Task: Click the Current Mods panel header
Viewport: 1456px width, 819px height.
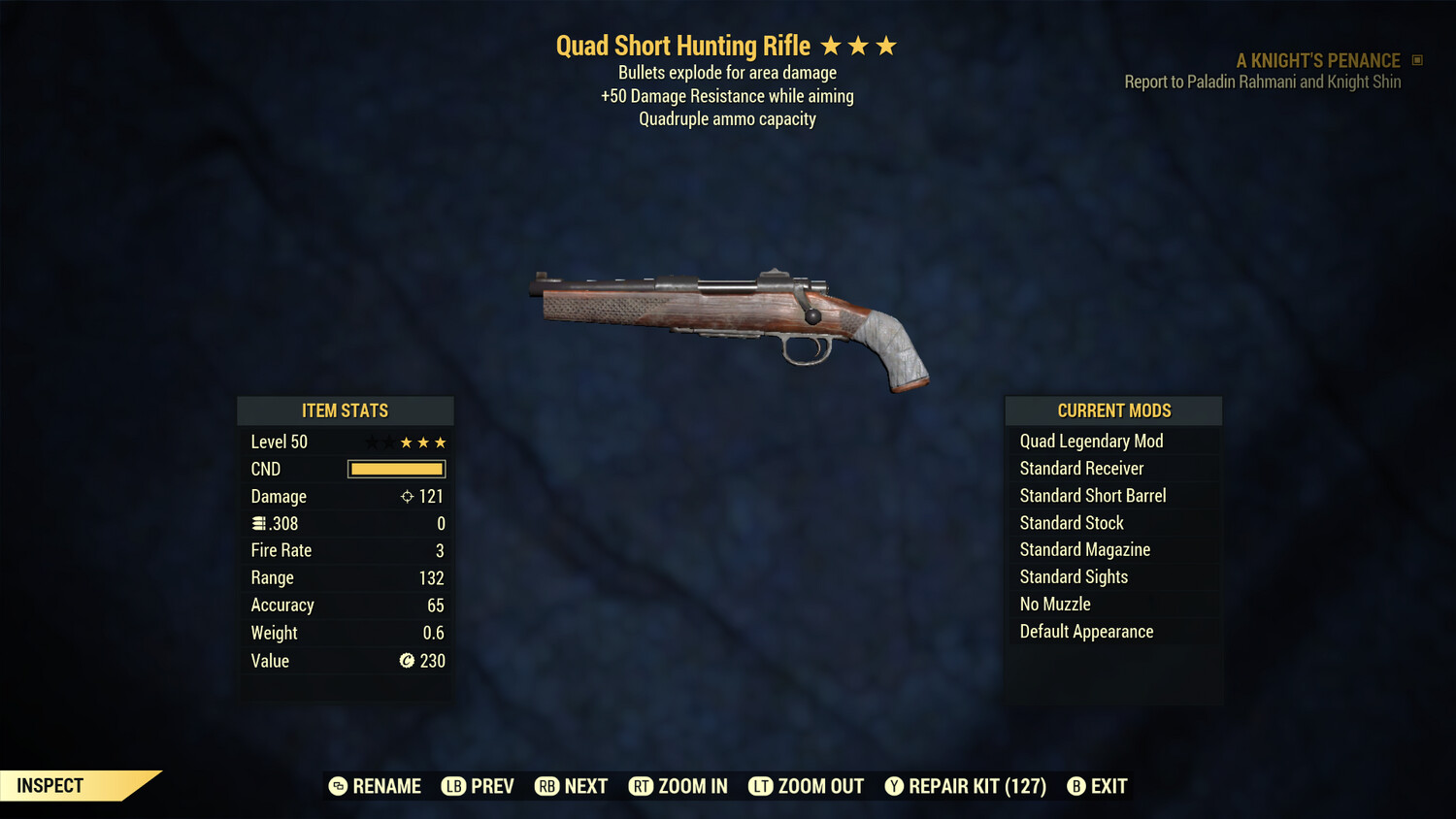Action: click(x=1113, y=410)
